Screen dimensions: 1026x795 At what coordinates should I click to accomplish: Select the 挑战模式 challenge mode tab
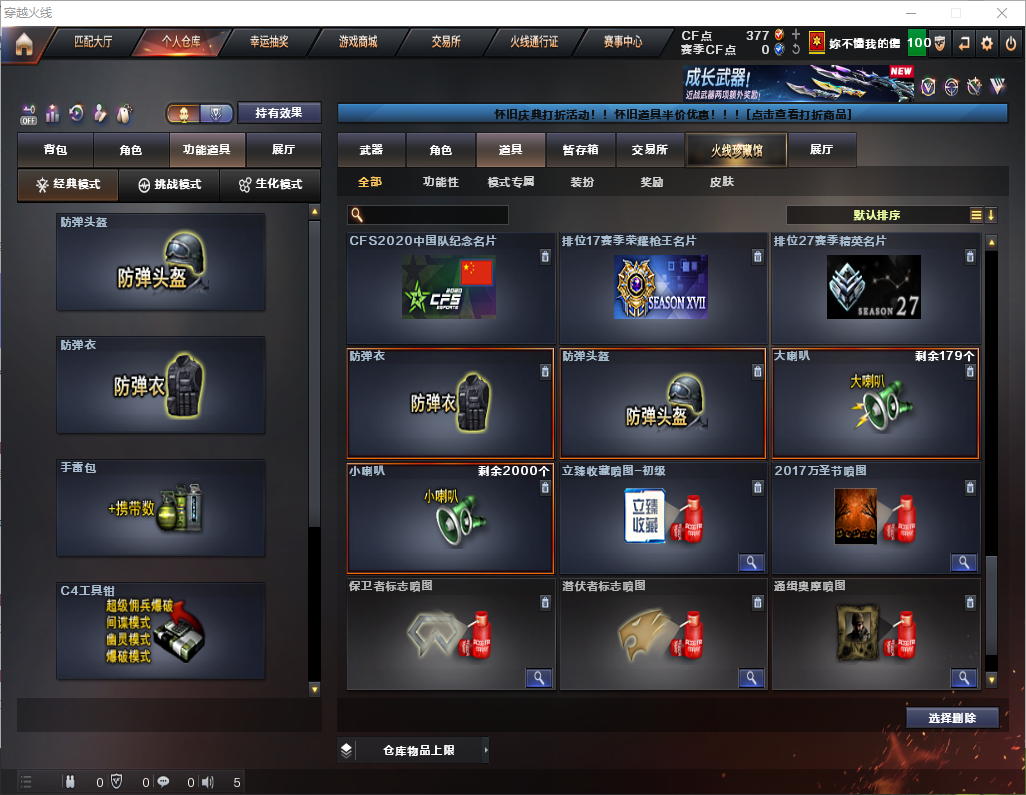point(170,185)
